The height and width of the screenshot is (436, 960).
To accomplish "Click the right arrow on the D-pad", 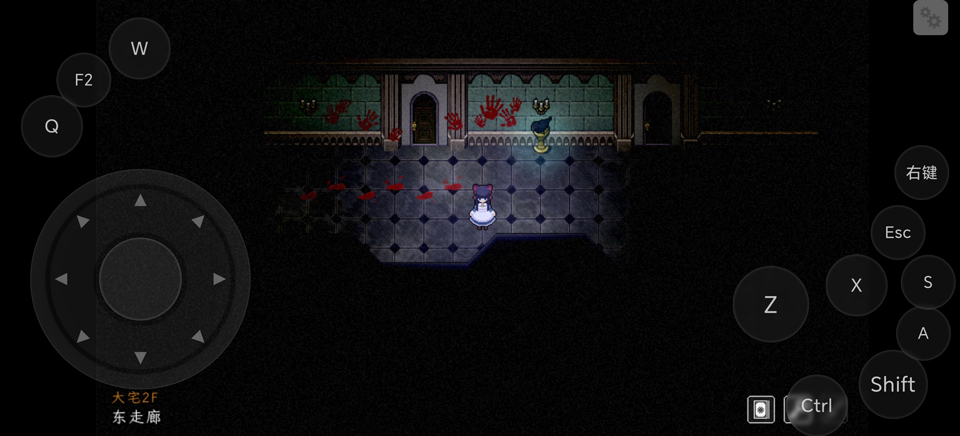I will 218,279.
